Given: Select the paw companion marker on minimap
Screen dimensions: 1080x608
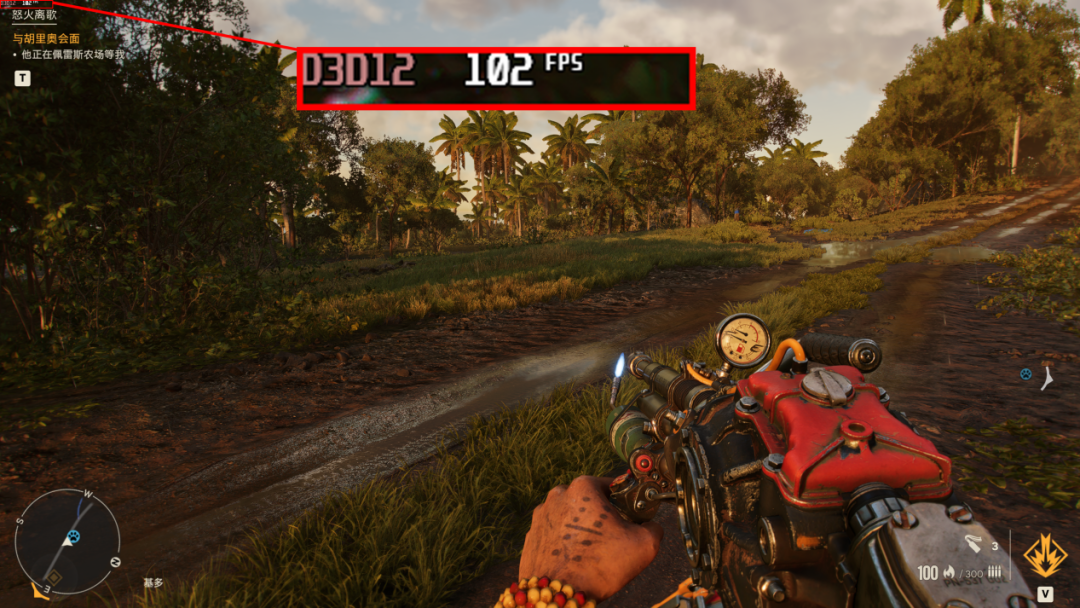Looking at the screenshot, I should (x=72, y=538).
